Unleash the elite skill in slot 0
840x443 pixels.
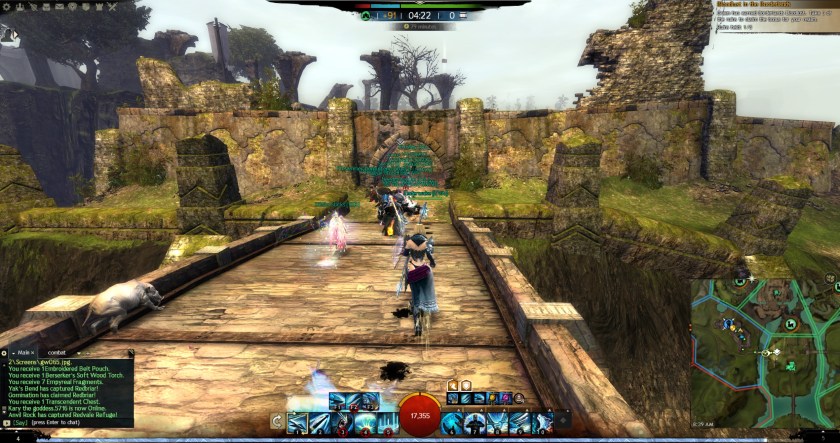543,423
